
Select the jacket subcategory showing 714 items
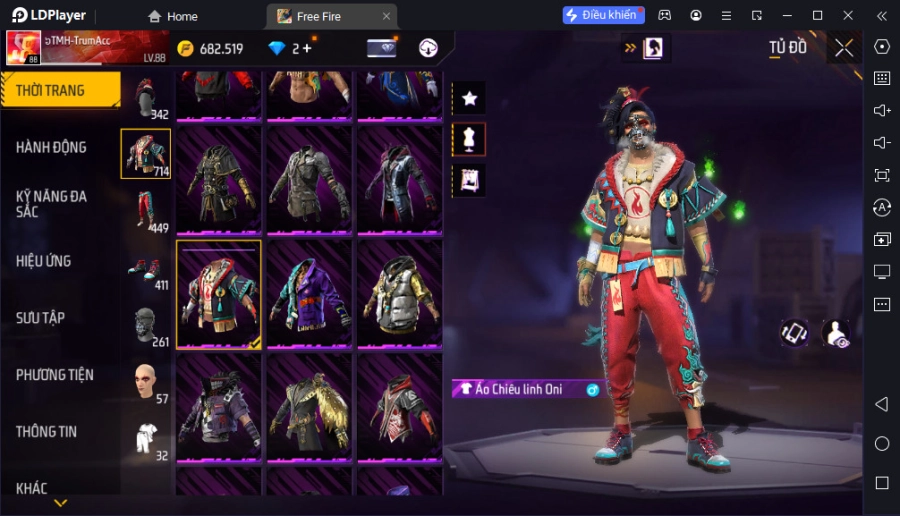click(x=146, y=154)
